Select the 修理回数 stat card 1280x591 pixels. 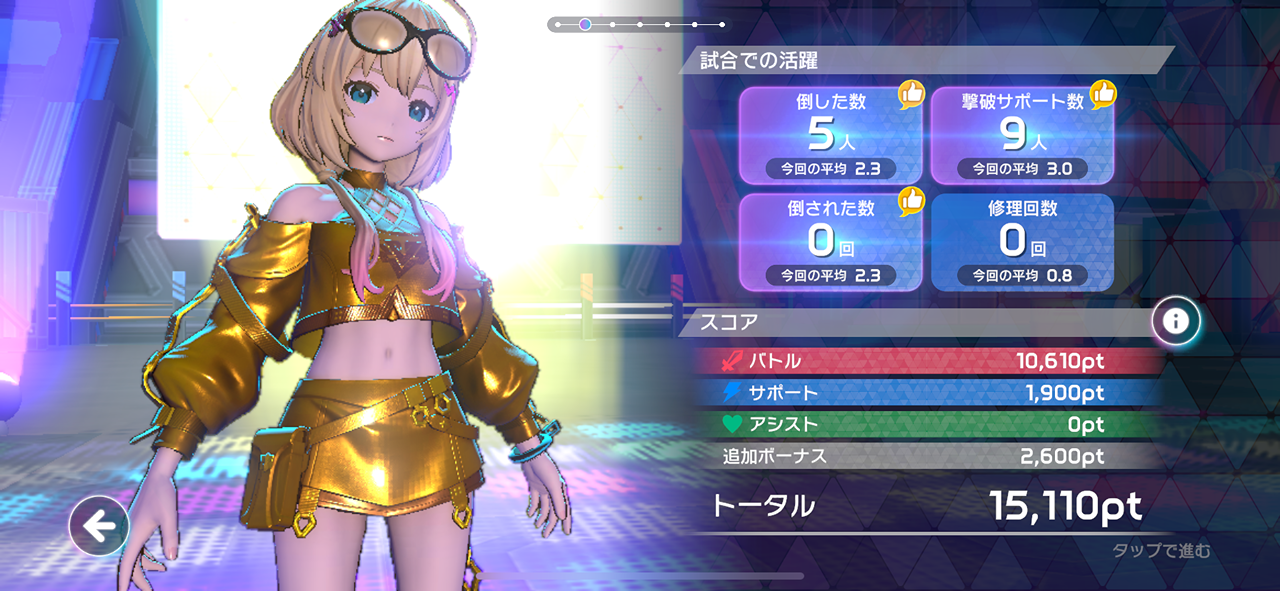tap(1022, 241)
